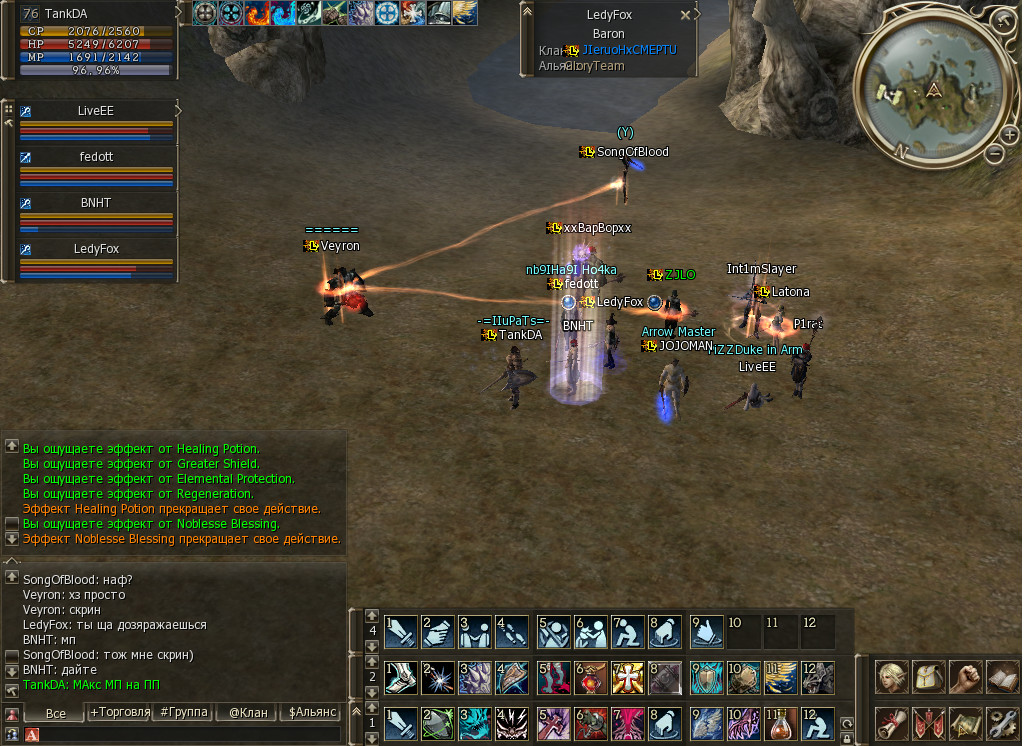The height and width of the screenshot is (746, 1024).
Task: Switch to the +Торговля chat tab
Action: coord(119,713)
